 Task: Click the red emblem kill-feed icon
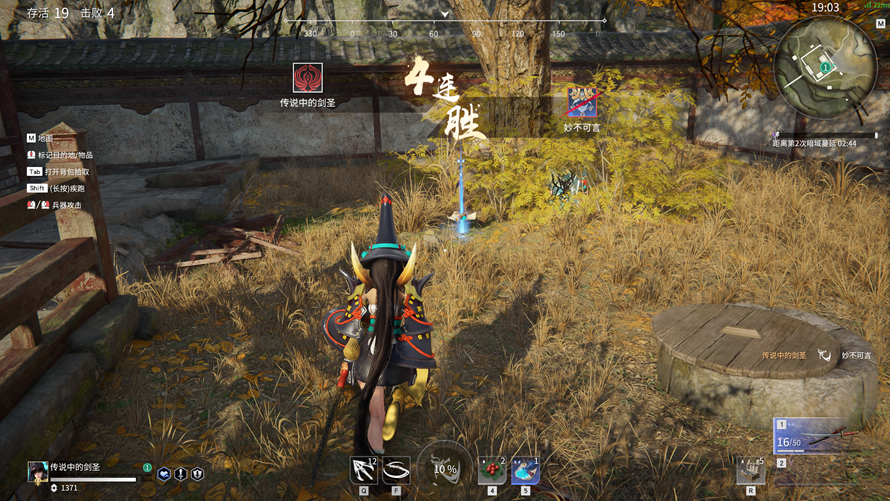pos(307,78)
